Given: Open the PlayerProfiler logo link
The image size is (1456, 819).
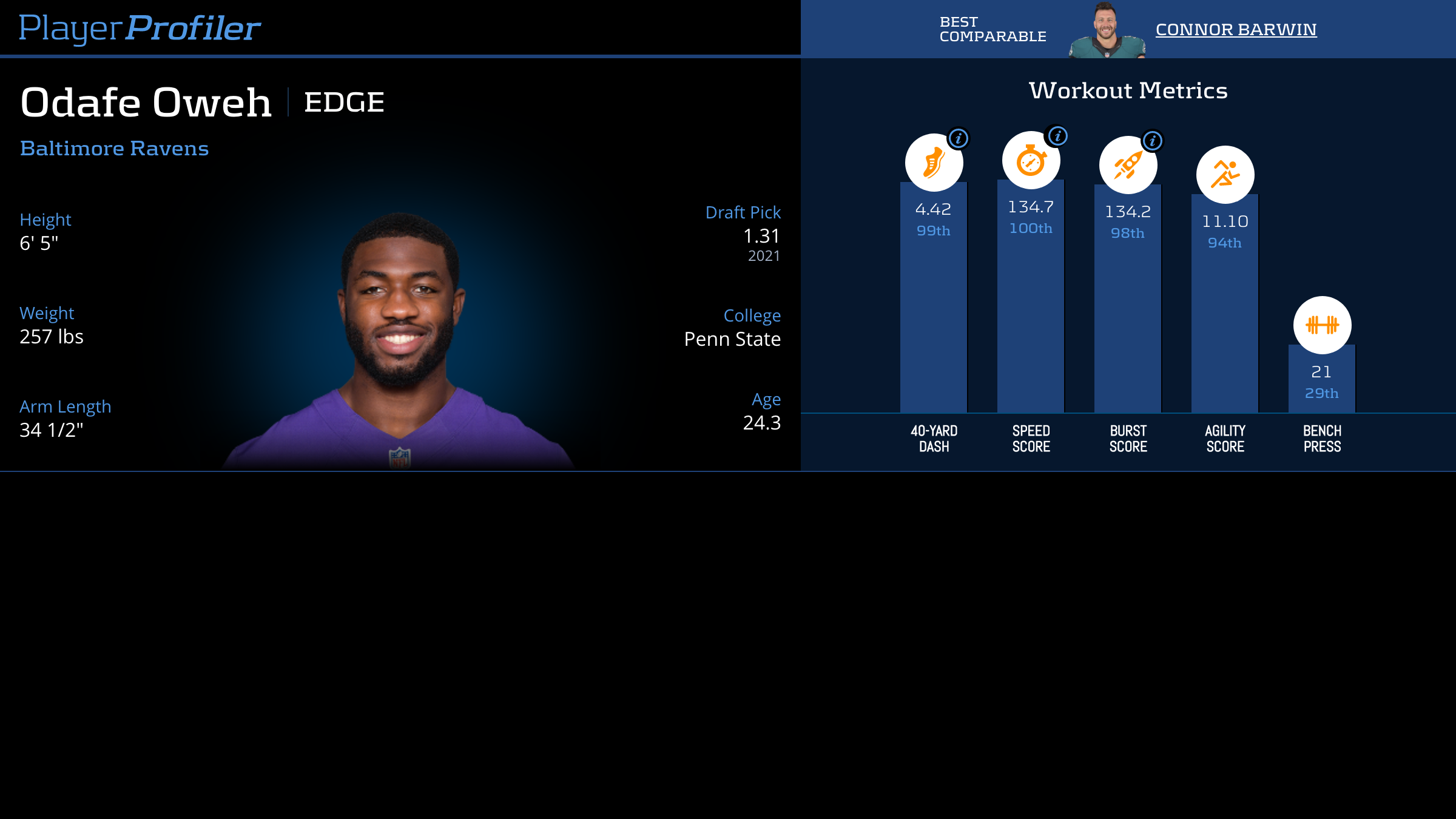Looking at the screenshot, I should [140, 29].
